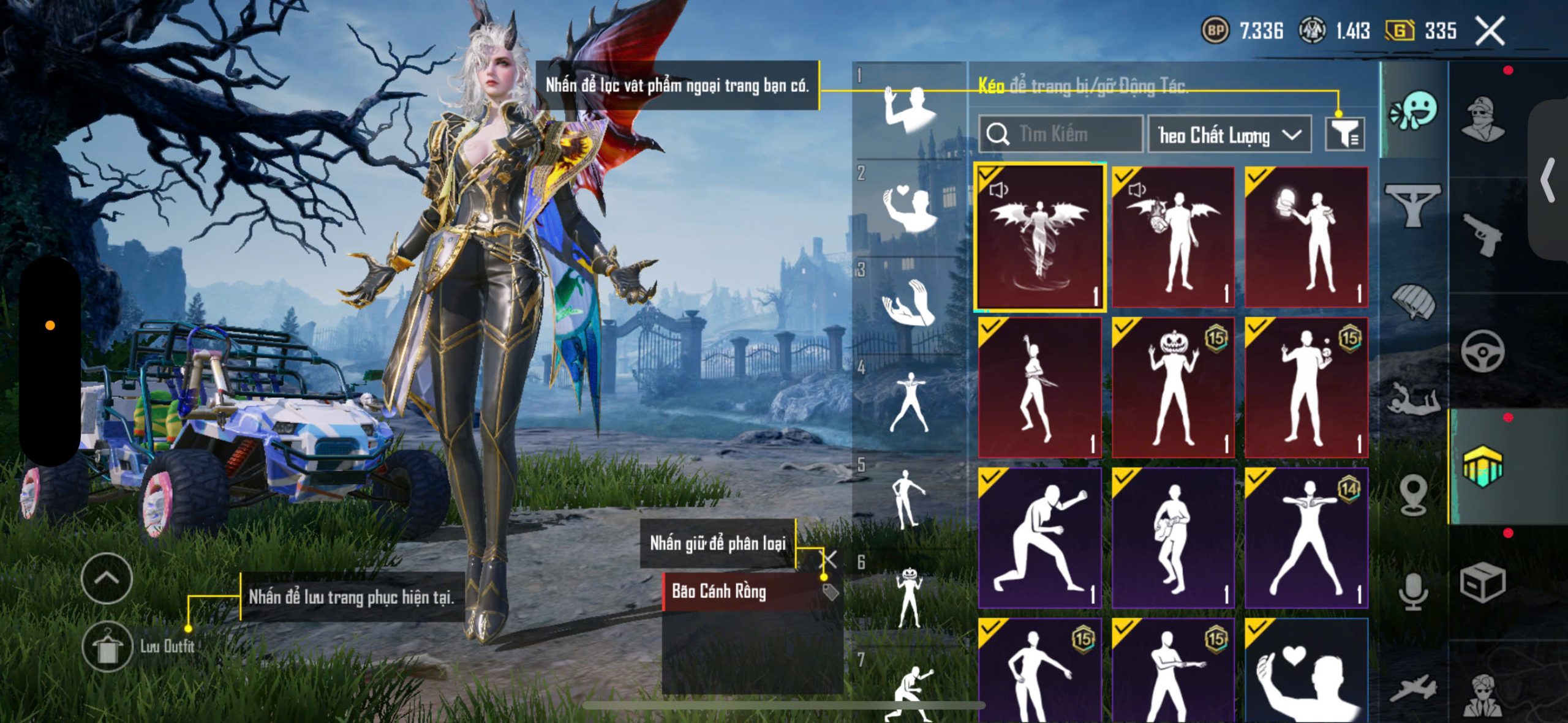Expand the side panel arrow handle
Viewport: 1568px width, 723px height.
[x=1548, y=180]
